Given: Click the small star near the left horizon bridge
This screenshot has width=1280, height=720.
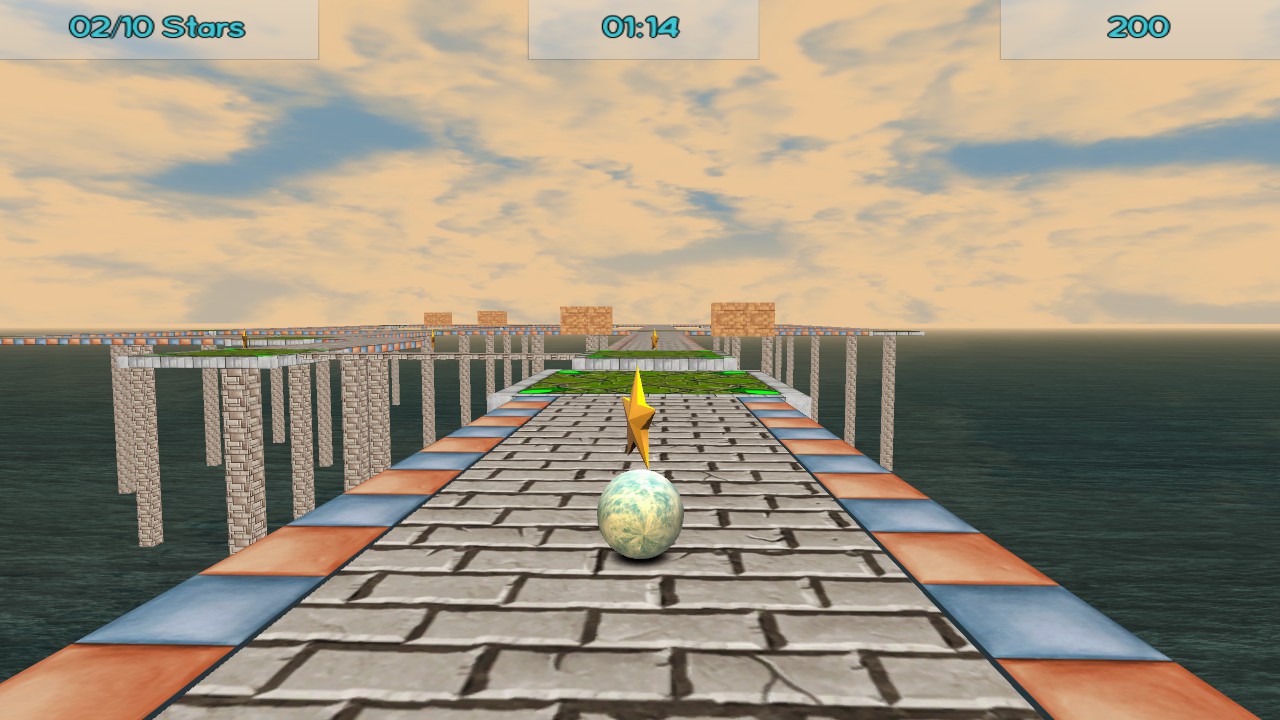Looking at the screenshot, I should click(x=433, y=338).
